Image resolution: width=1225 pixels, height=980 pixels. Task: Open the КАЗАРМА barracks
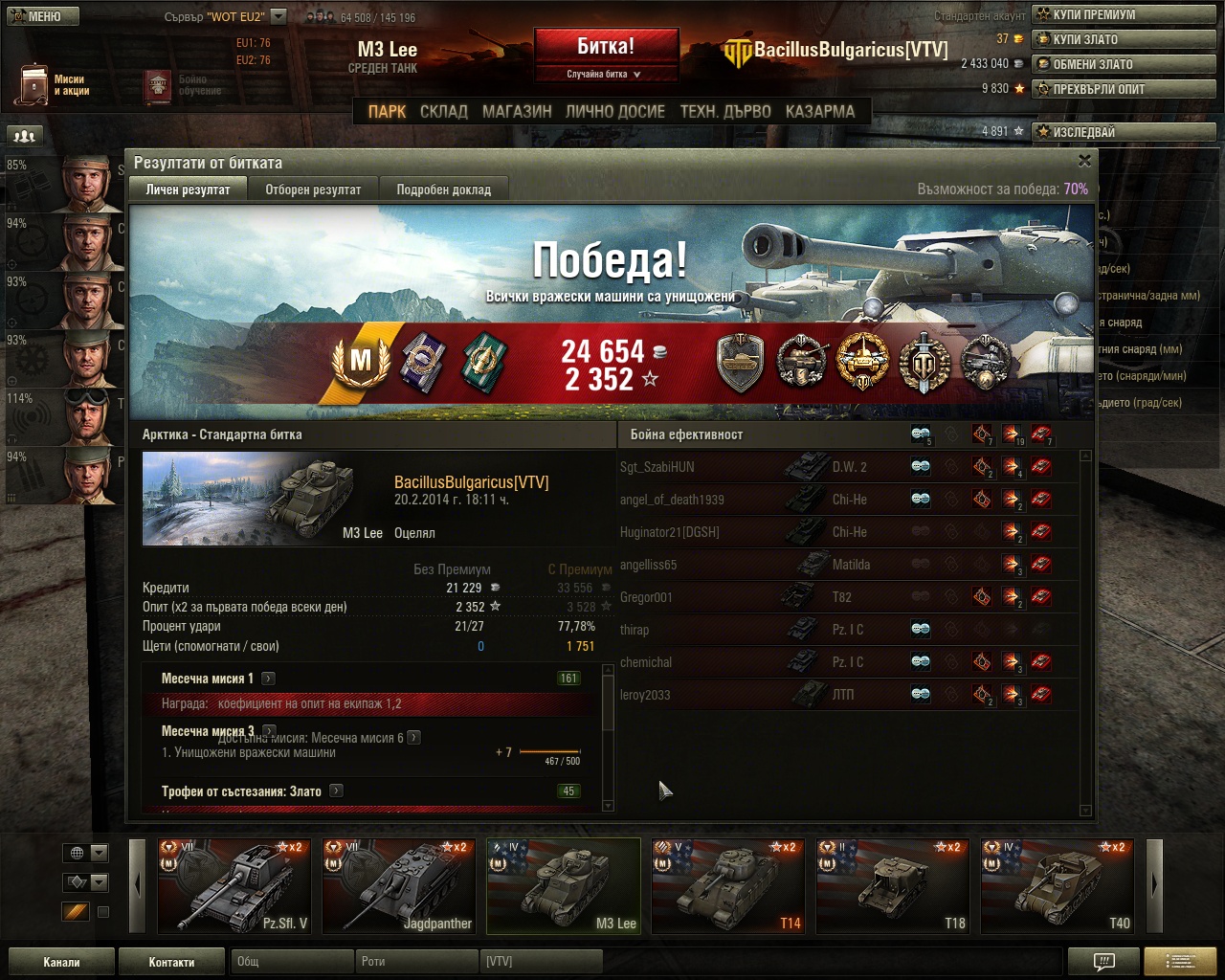[819, 111]
